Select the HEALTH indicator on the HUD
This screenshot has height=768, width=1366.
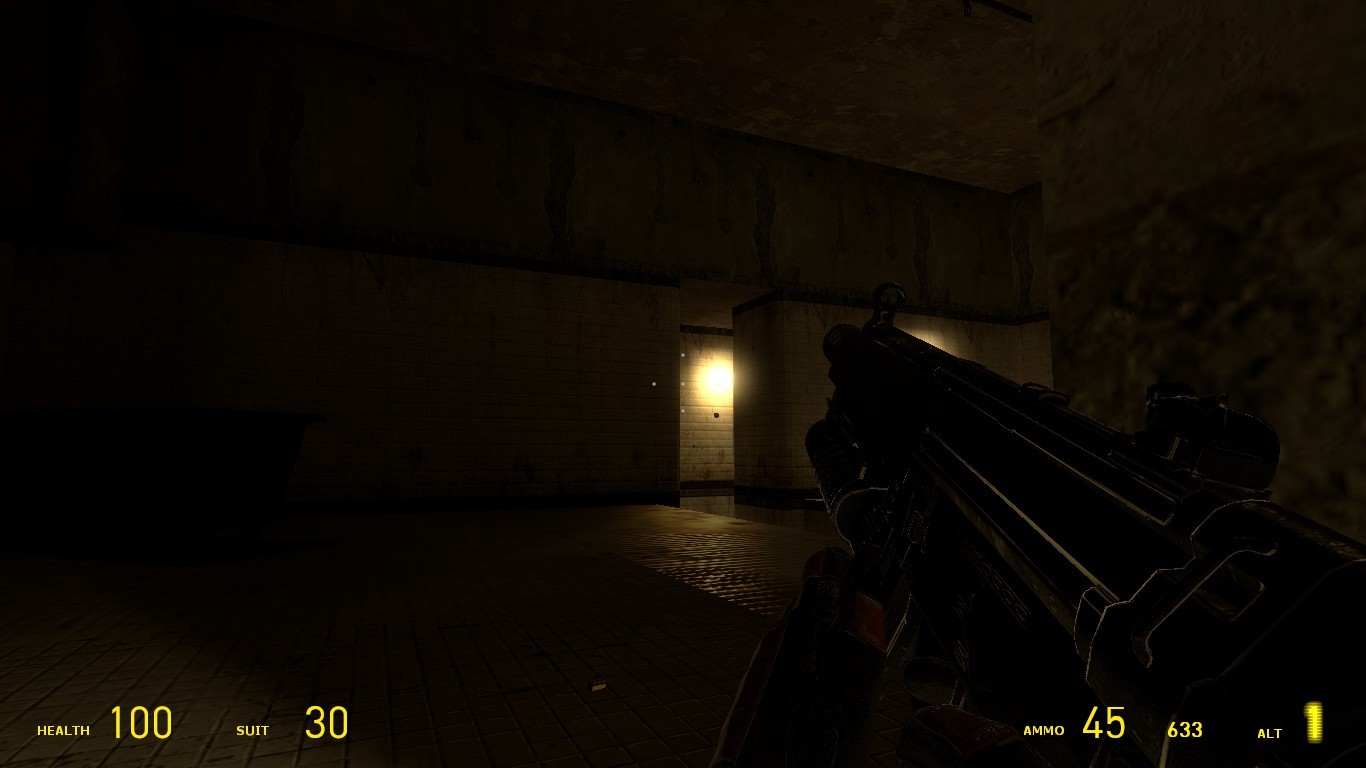pyautogui.click(x=63, y=731)
